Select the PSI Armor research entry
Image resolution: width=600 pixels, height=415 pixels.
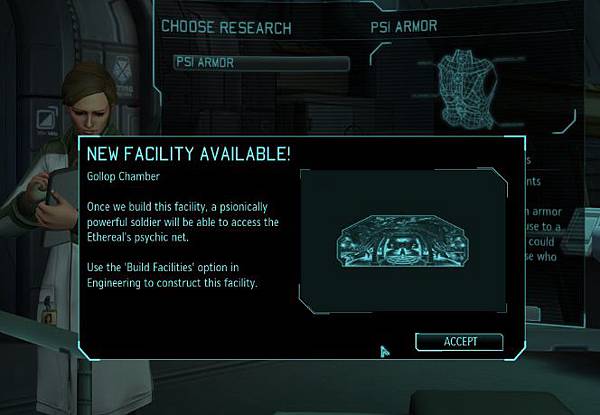261,63
